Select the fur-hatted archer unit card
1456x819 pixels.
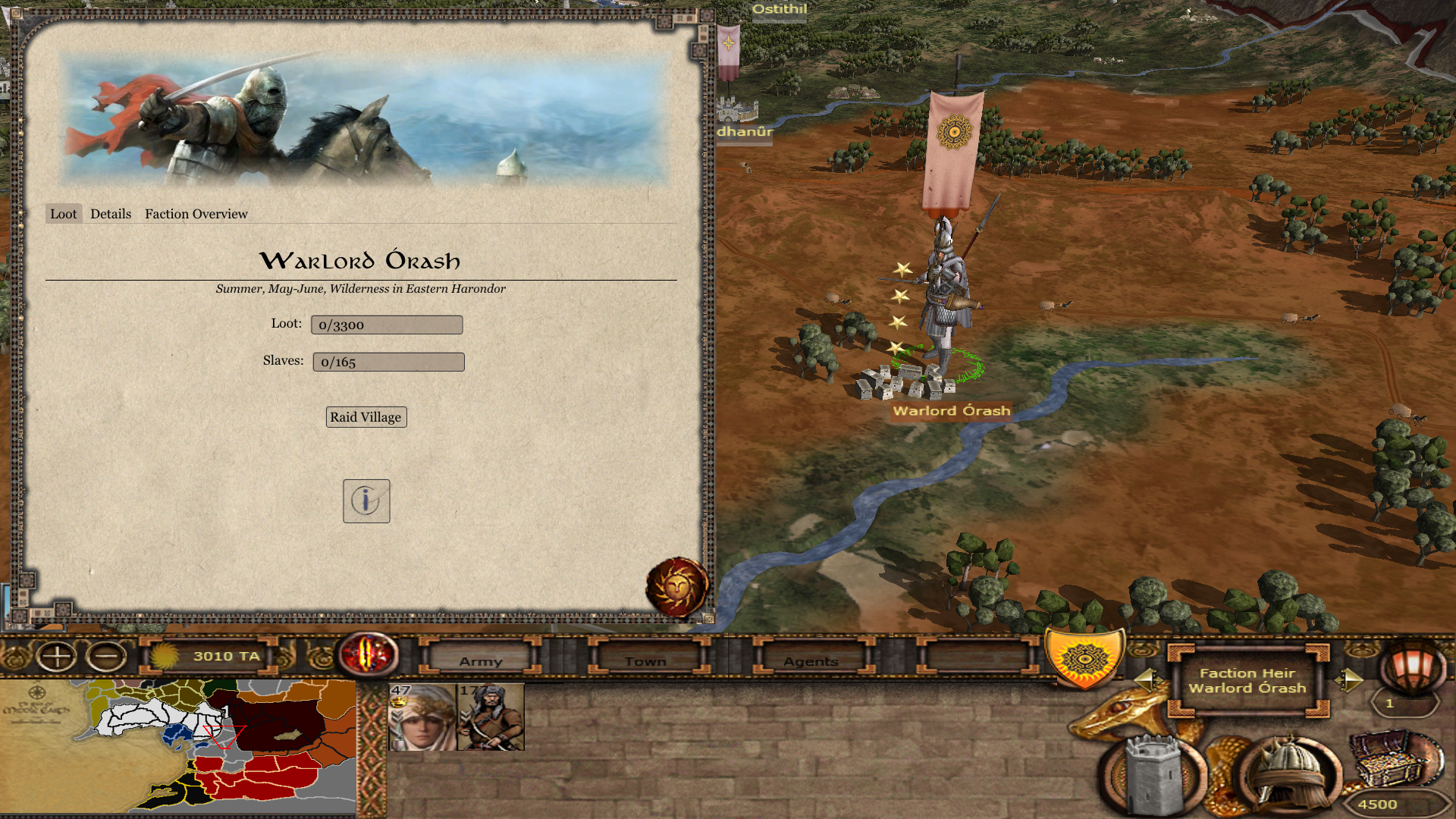(x=491, y=717)
